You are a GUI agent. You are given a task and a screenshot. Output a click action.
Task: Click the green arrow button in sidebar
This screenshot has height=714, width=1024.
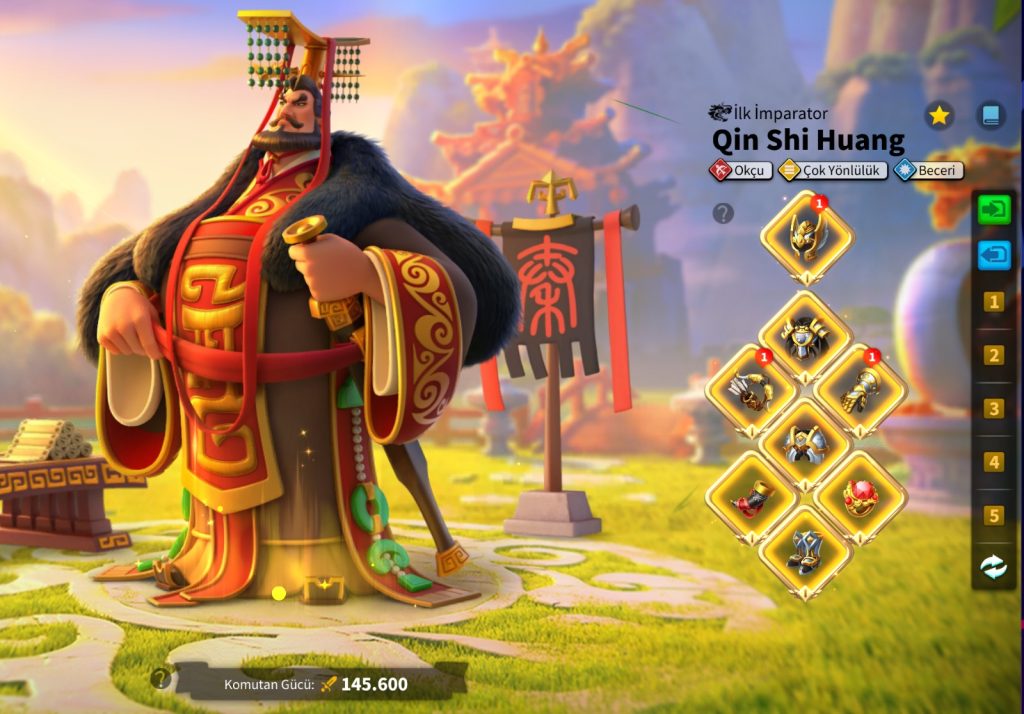pyautogui.click(x=994, y=210)
